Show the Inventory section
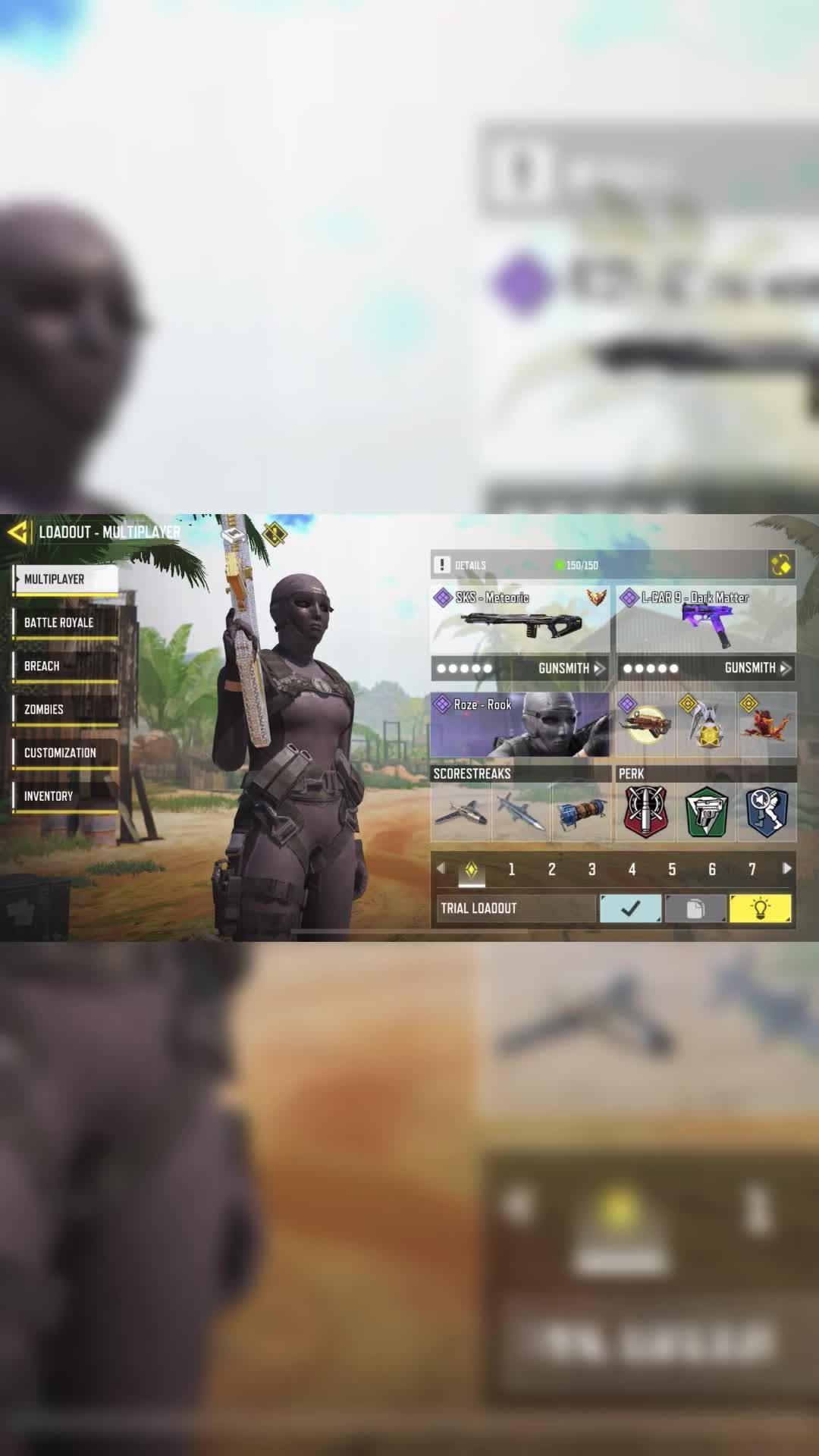 [x=65, y=795]
